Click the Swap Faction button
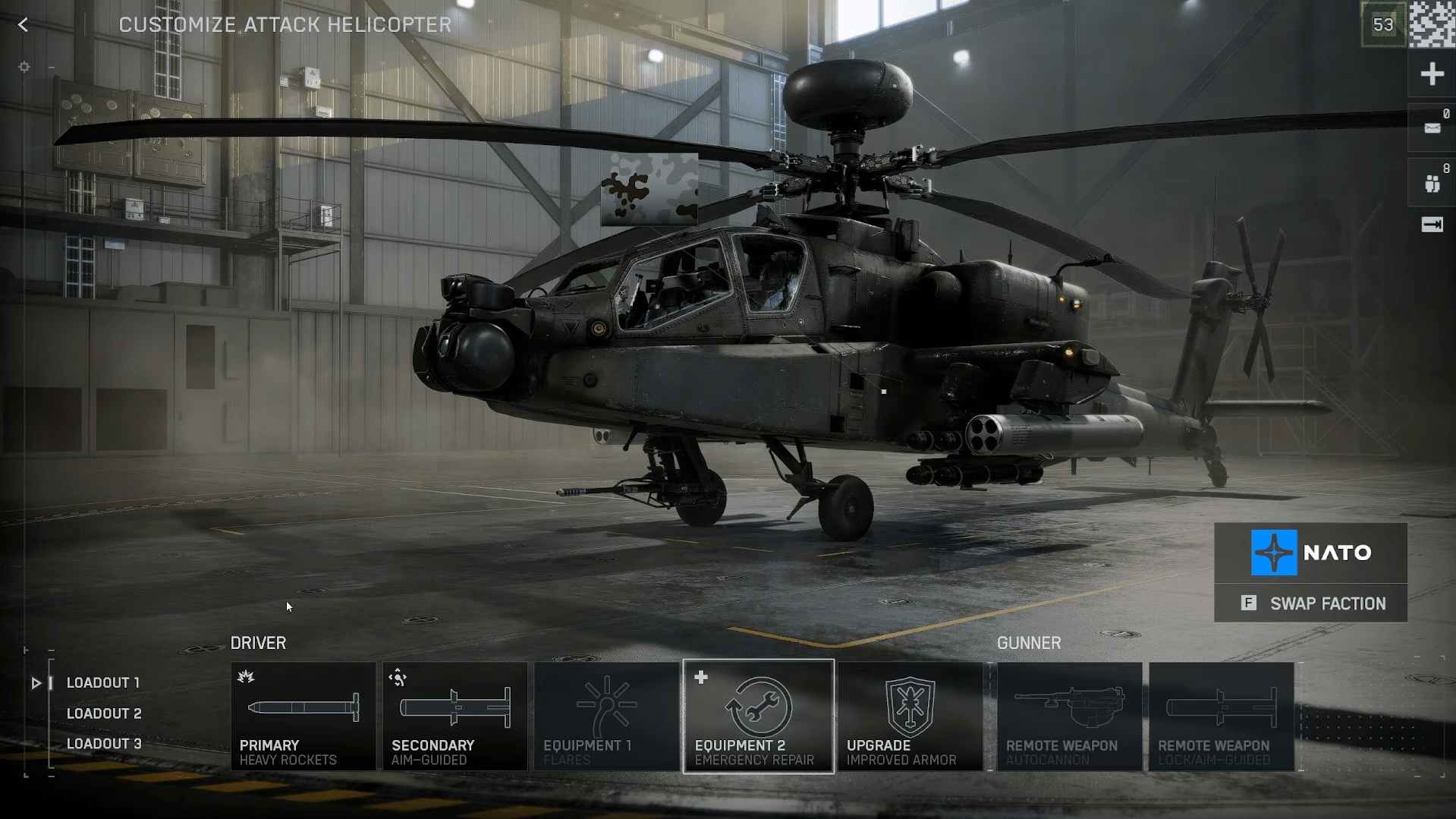This screenshot has width=1456, height=819. click(1311, 603)
